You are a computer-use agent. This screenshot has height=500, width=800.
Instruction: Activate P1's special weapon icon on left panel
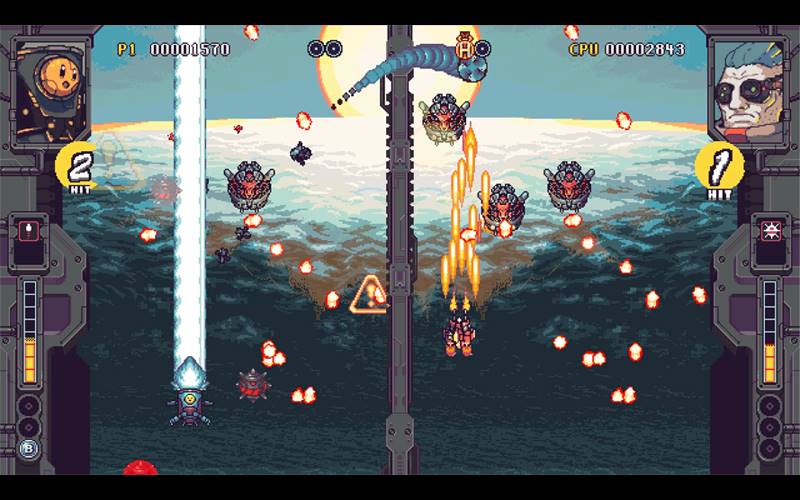click(x=28, y=233)
